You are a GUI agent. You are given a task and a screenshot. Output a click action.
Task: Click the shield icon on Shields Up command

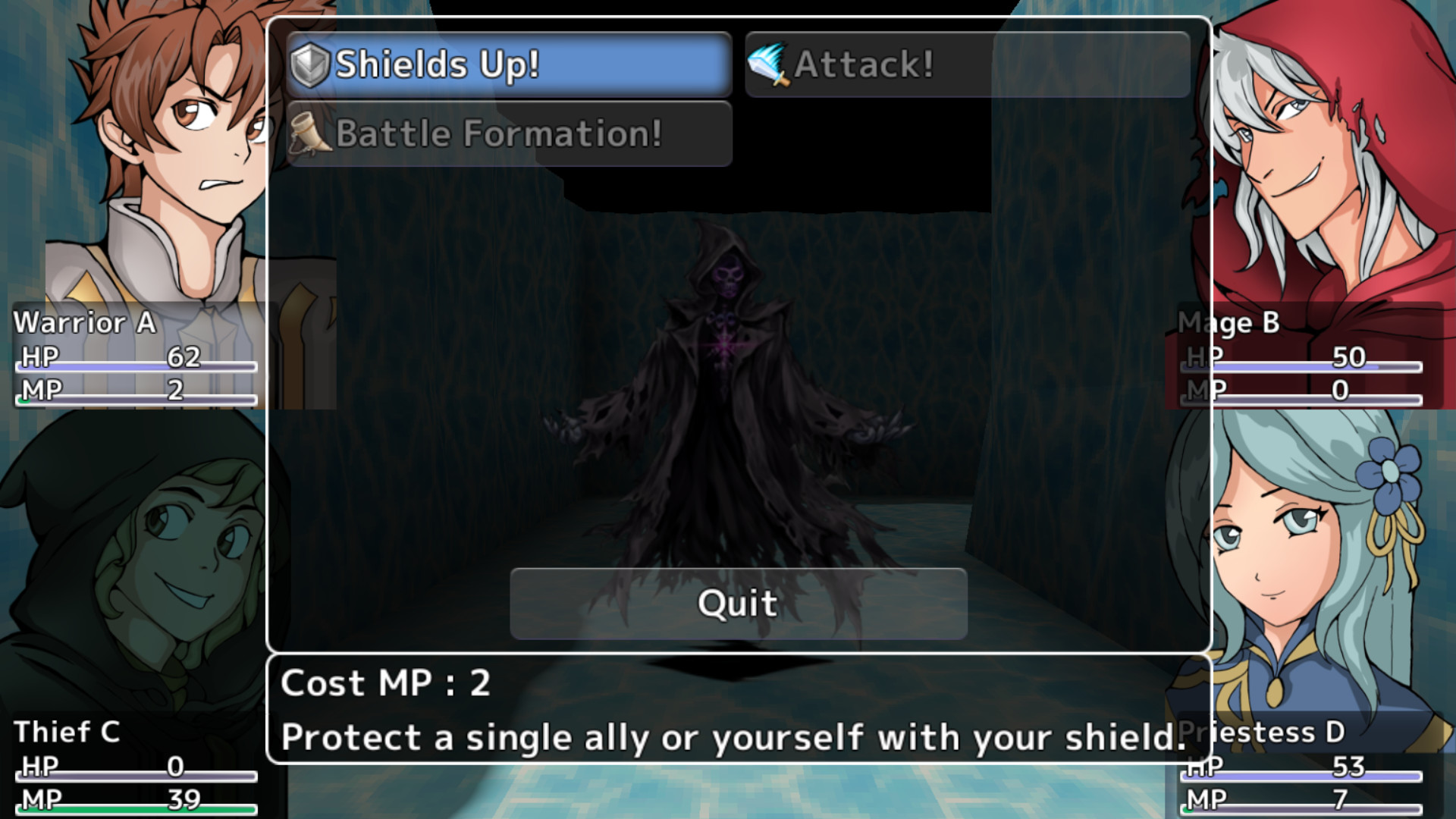[x=310, y=64]
